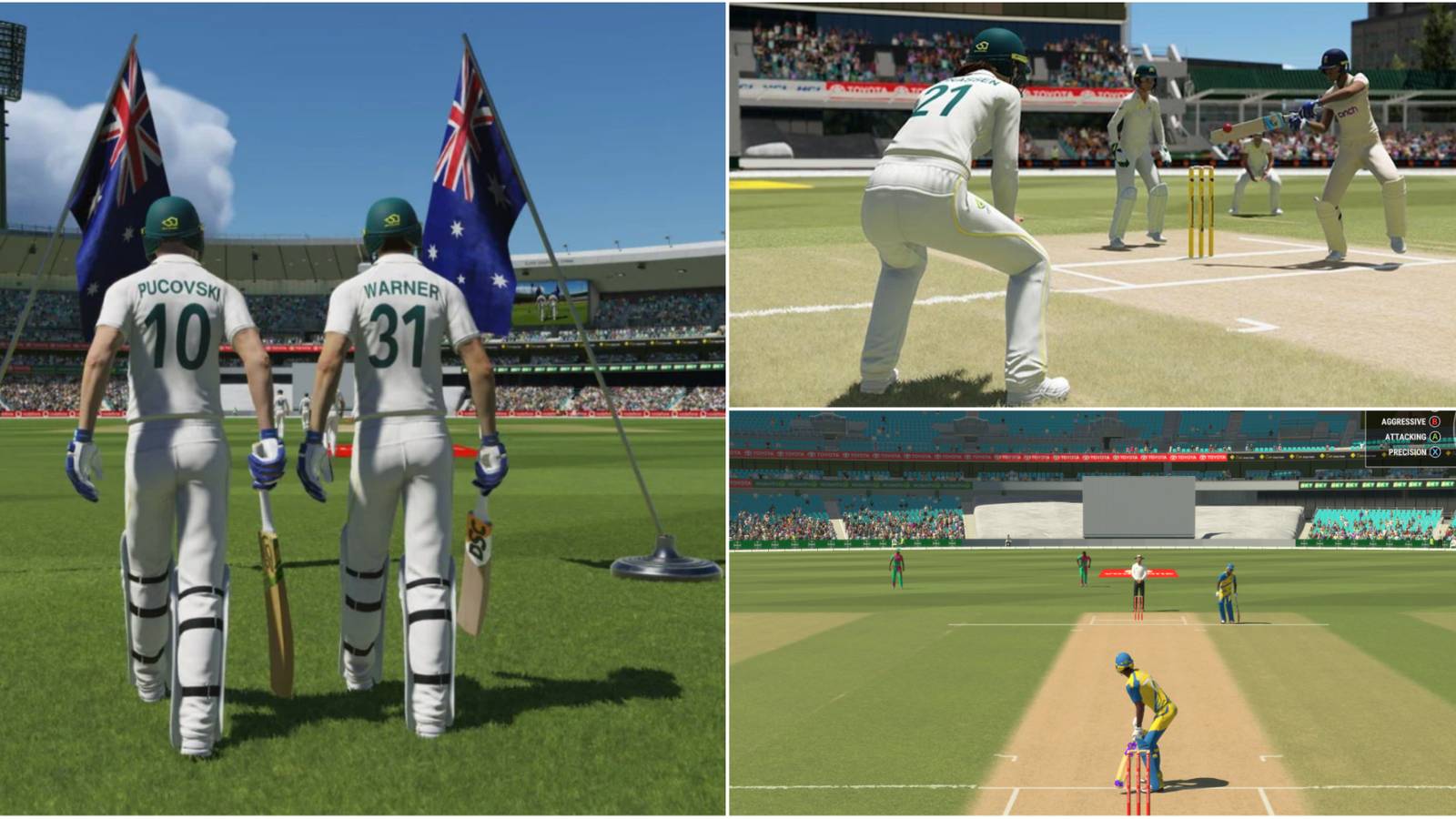Click the DSC logo on Warner's bat

[478, 535]
